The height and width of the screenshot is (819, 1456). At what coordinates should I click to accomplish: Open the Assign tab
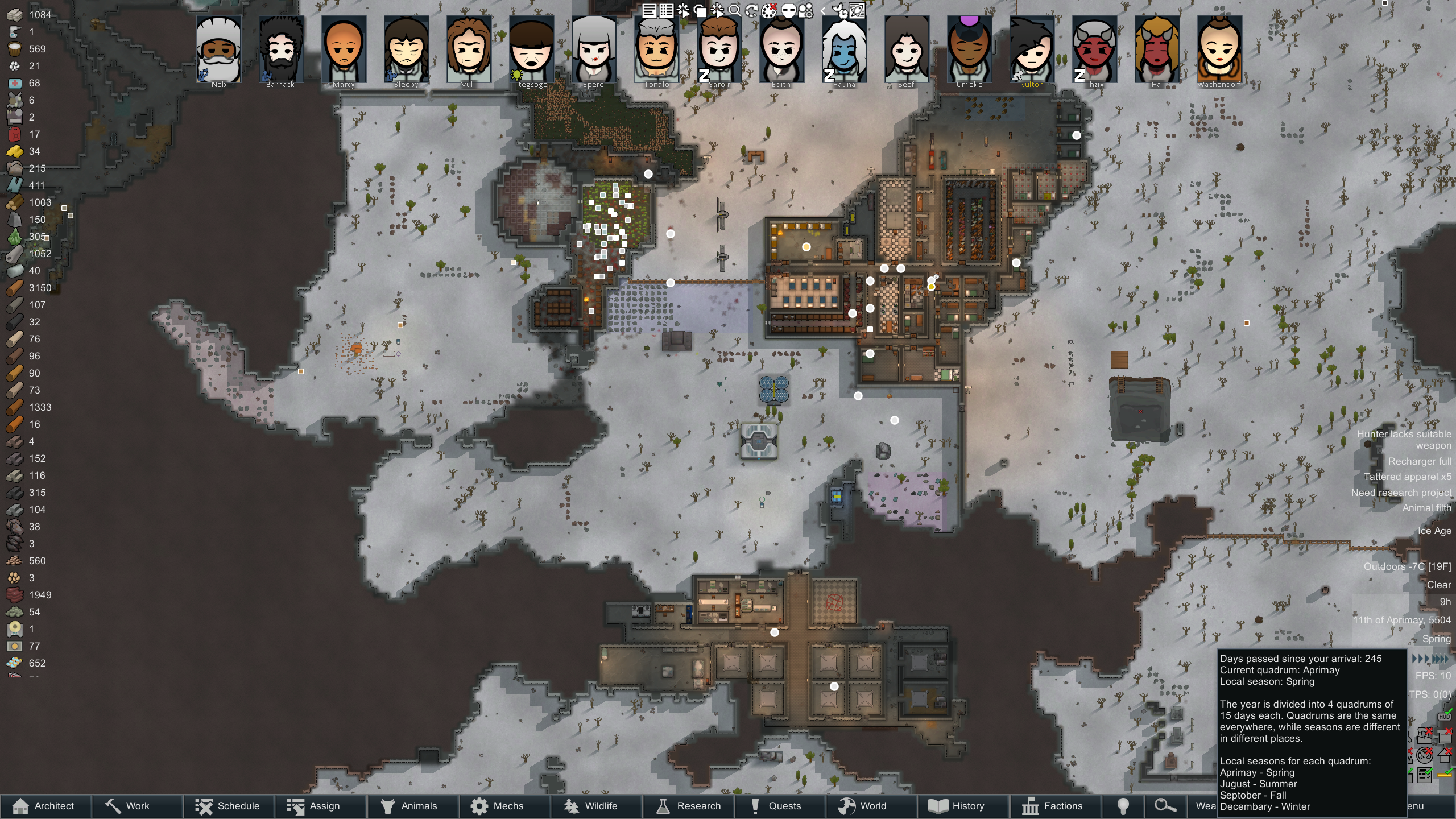coord(320,806)
